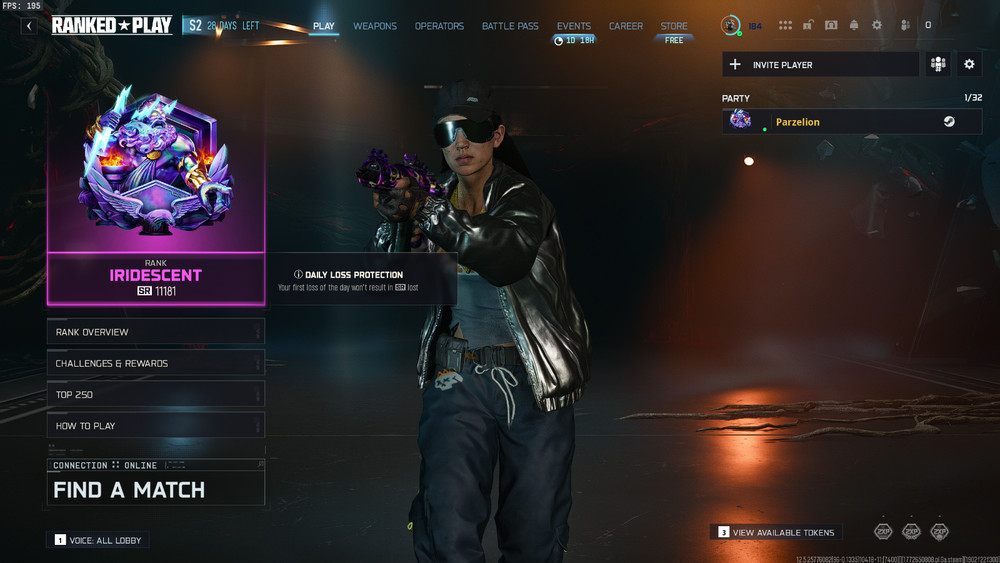Toggle the Voice: All Lobby setting
1000x563 pixels.
(98, 540)
